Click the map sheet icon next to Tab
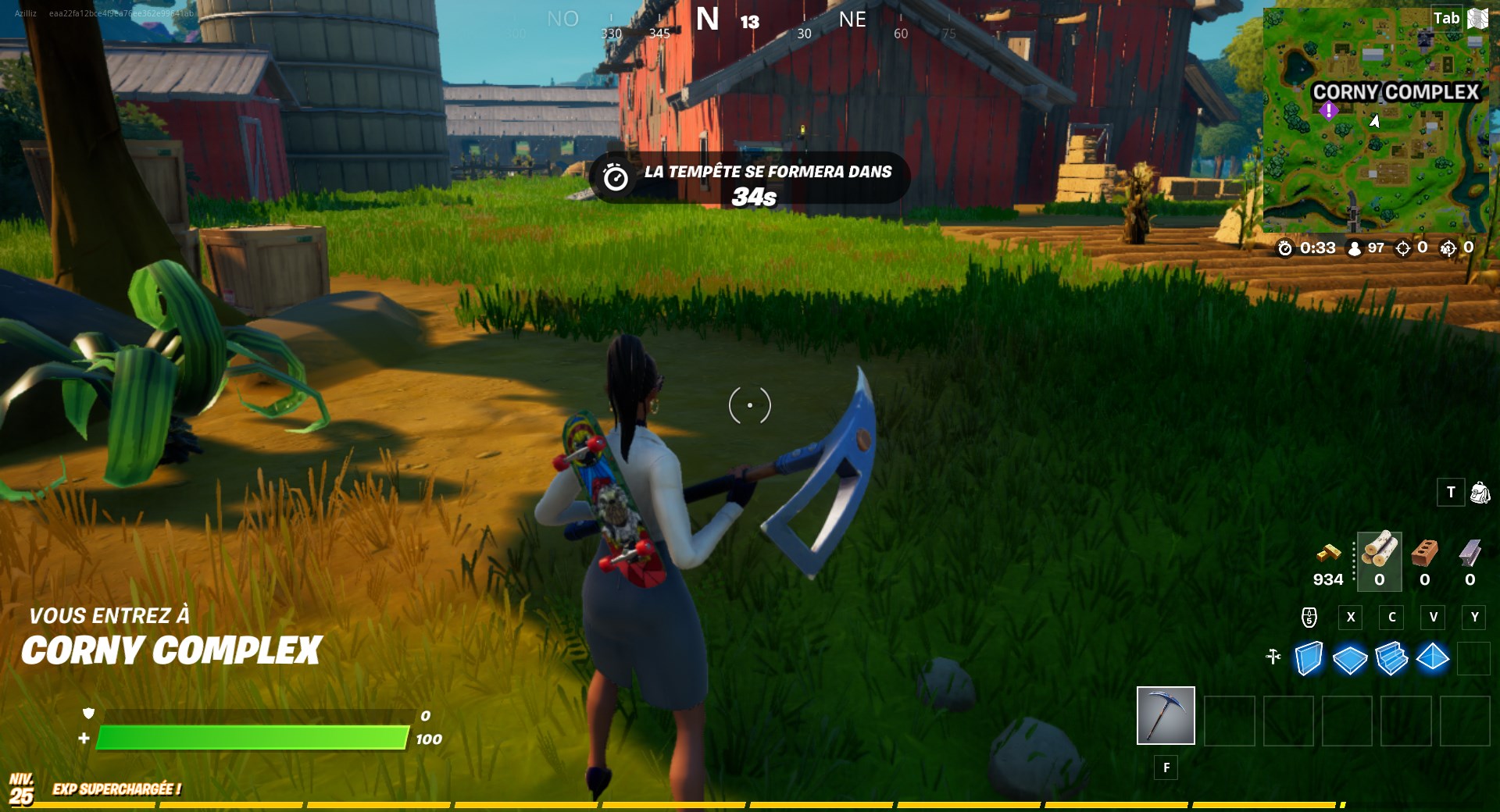 (x=1478, y=18)
